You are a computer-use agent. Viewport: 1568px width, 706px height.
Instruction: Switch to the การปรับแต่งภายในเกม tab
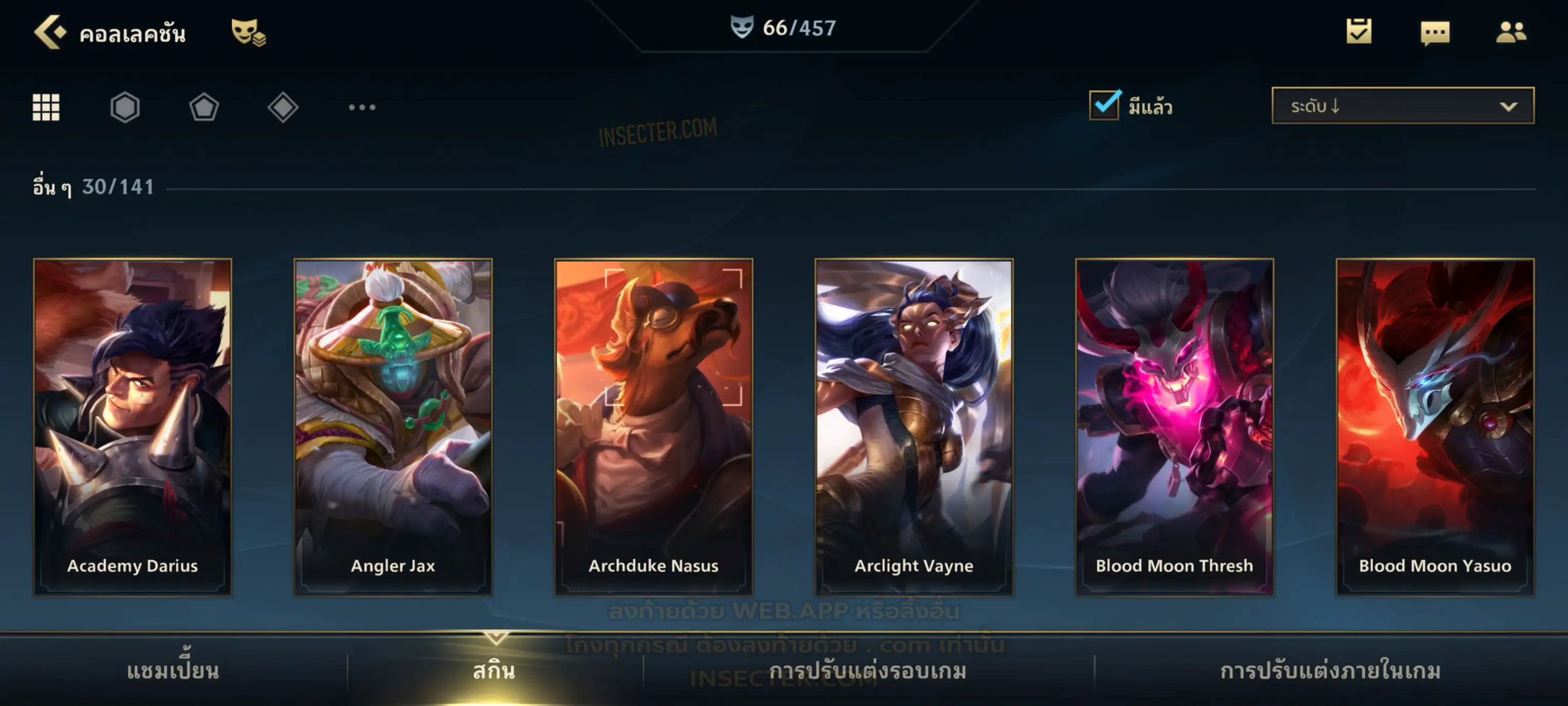click(x=1331, y=671)
